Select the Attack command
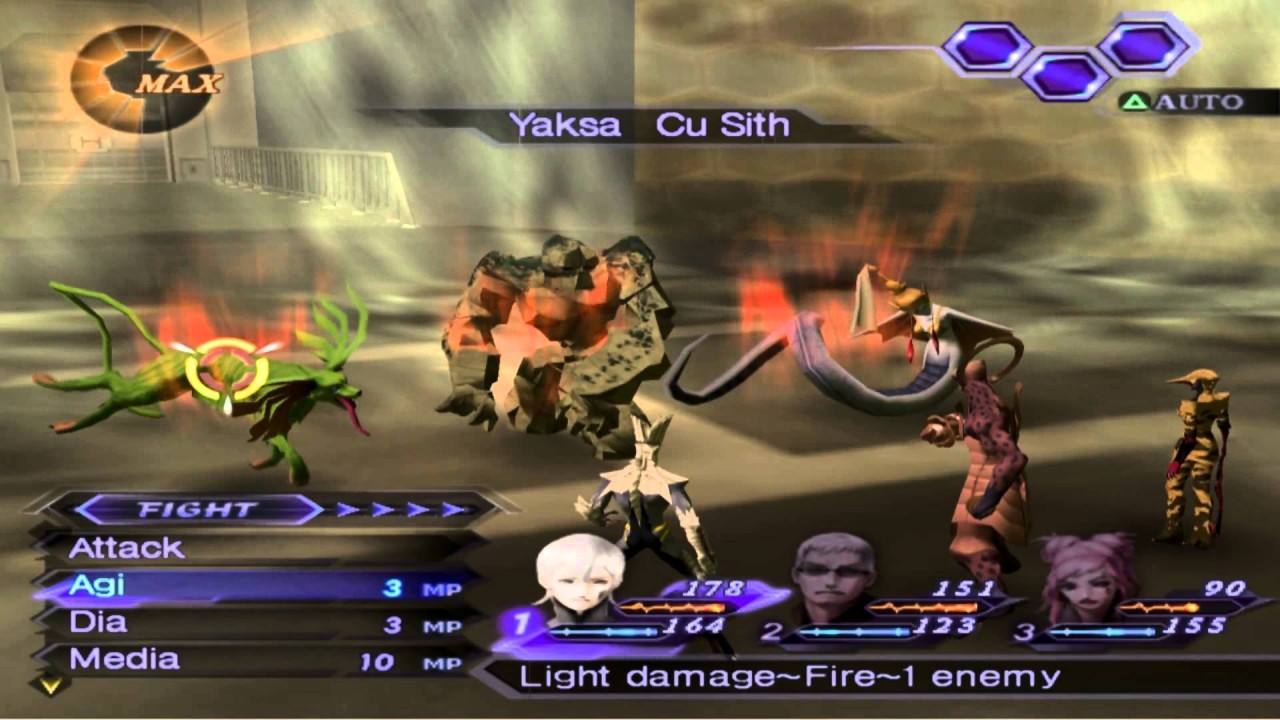The height and width of the screenshot is (720, 1280). [128, 548]
